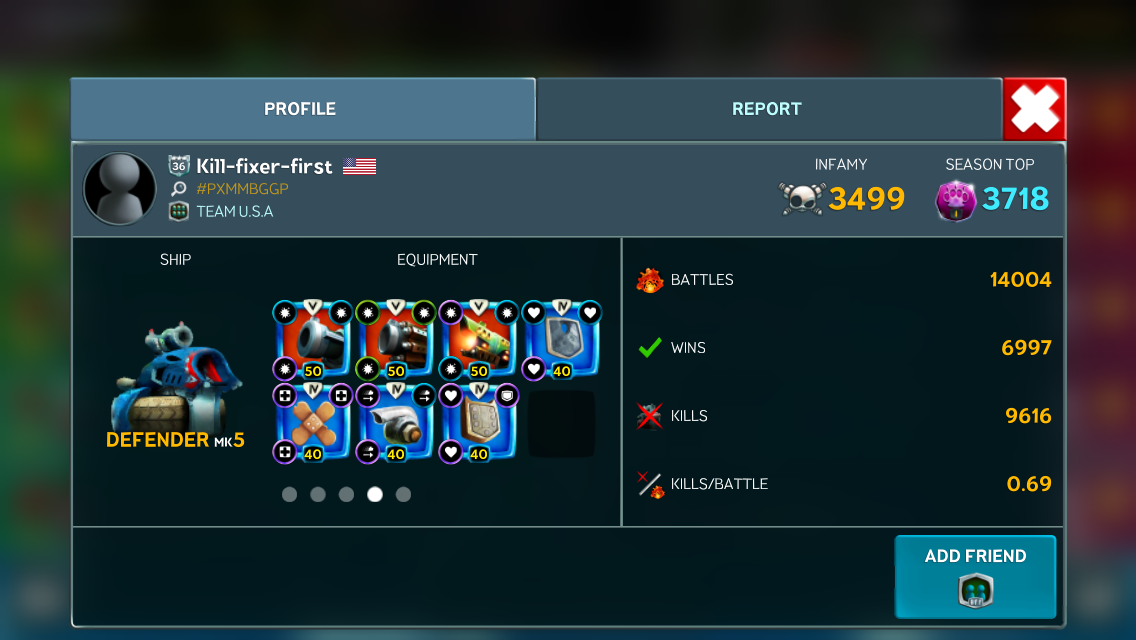Close the player profile window
Image resolution: width=1136 pixels, height=640 pixels.
pos(1034,109)
